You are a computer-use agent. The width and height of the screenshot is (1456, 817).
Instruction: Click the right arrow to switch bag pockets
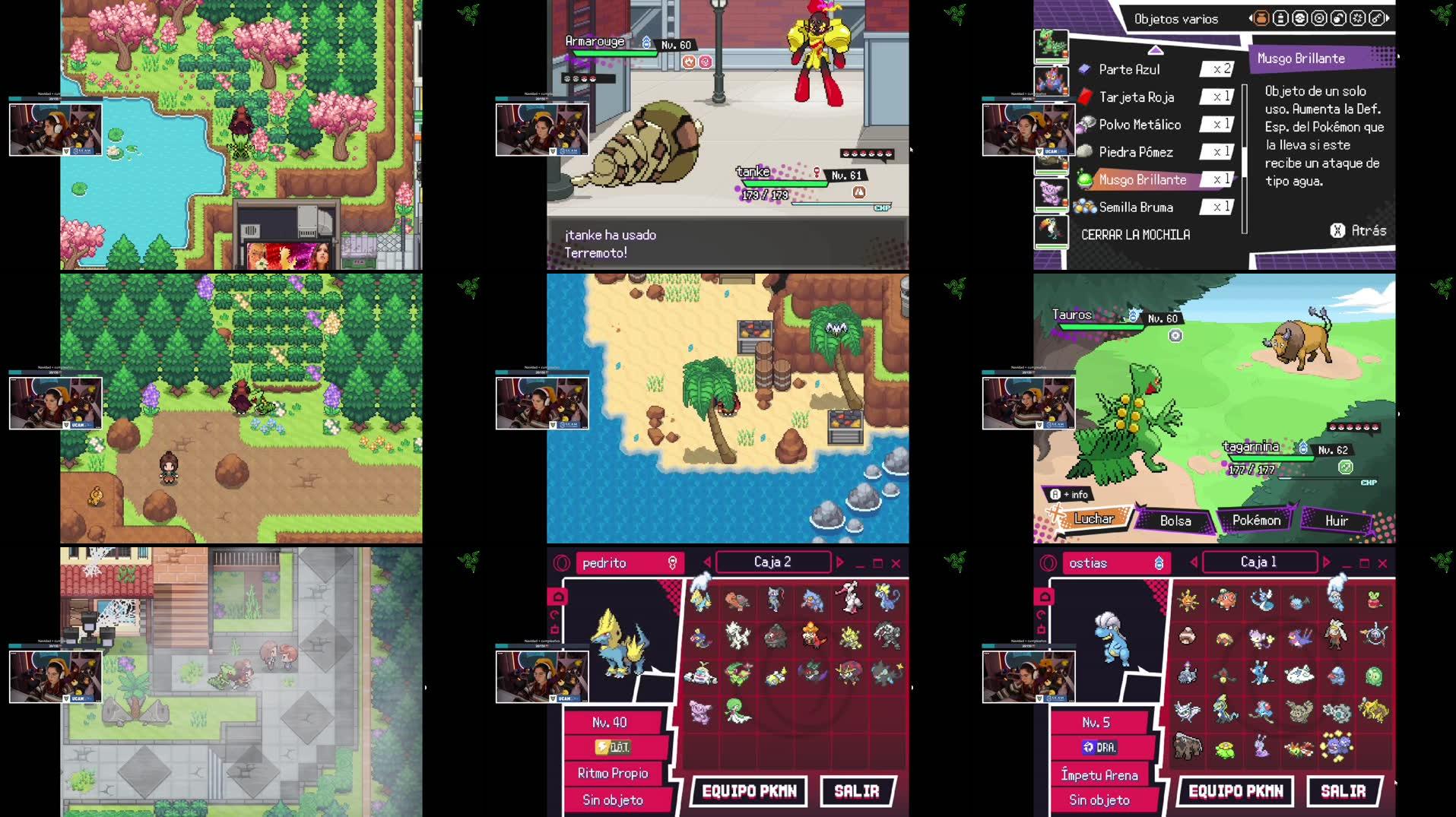point(1387,18)
